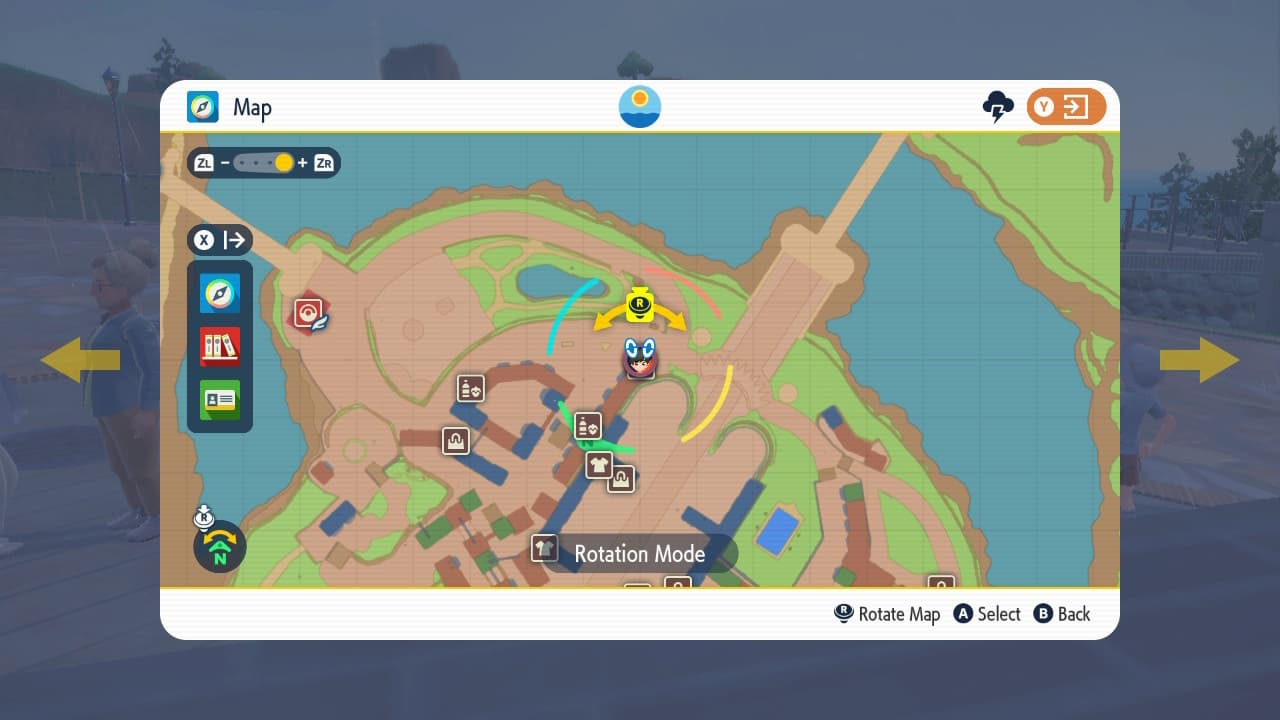The image size is (1280, 720).
Task: Click the sun time-of-day icon at top
Action: coord(639,106)
